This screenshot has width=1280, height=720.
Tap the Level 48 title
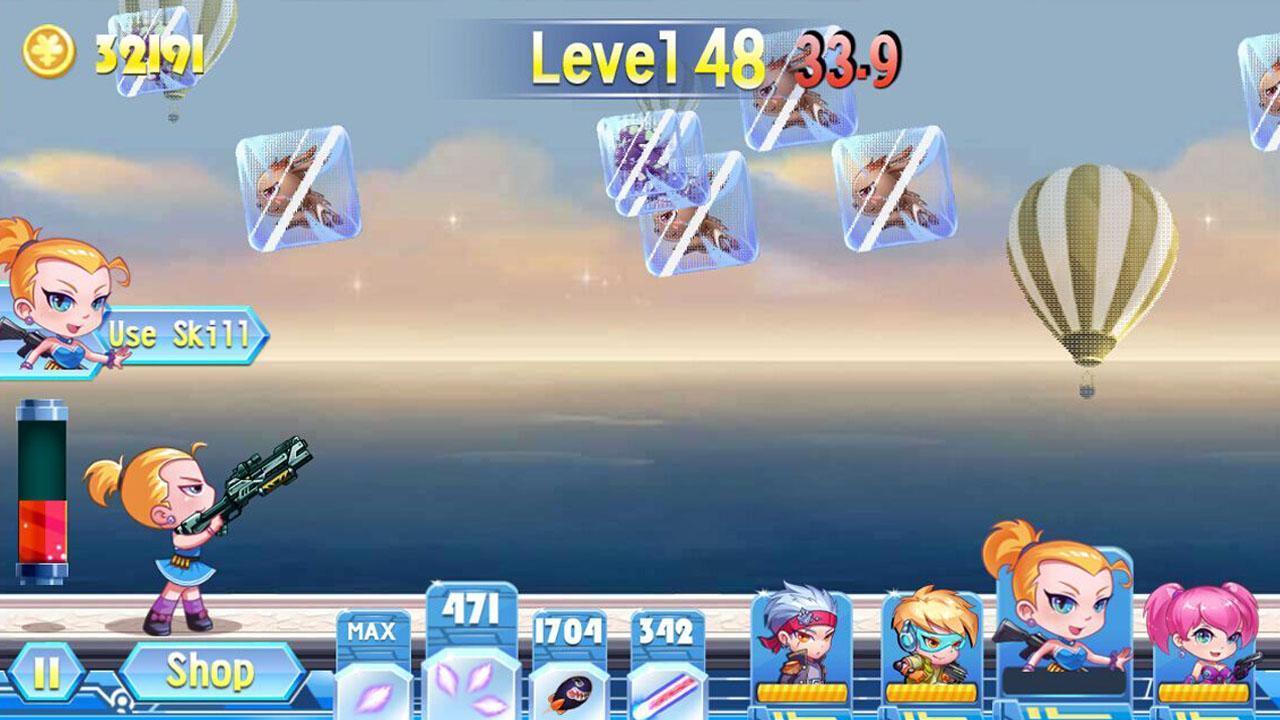(645, 57)
